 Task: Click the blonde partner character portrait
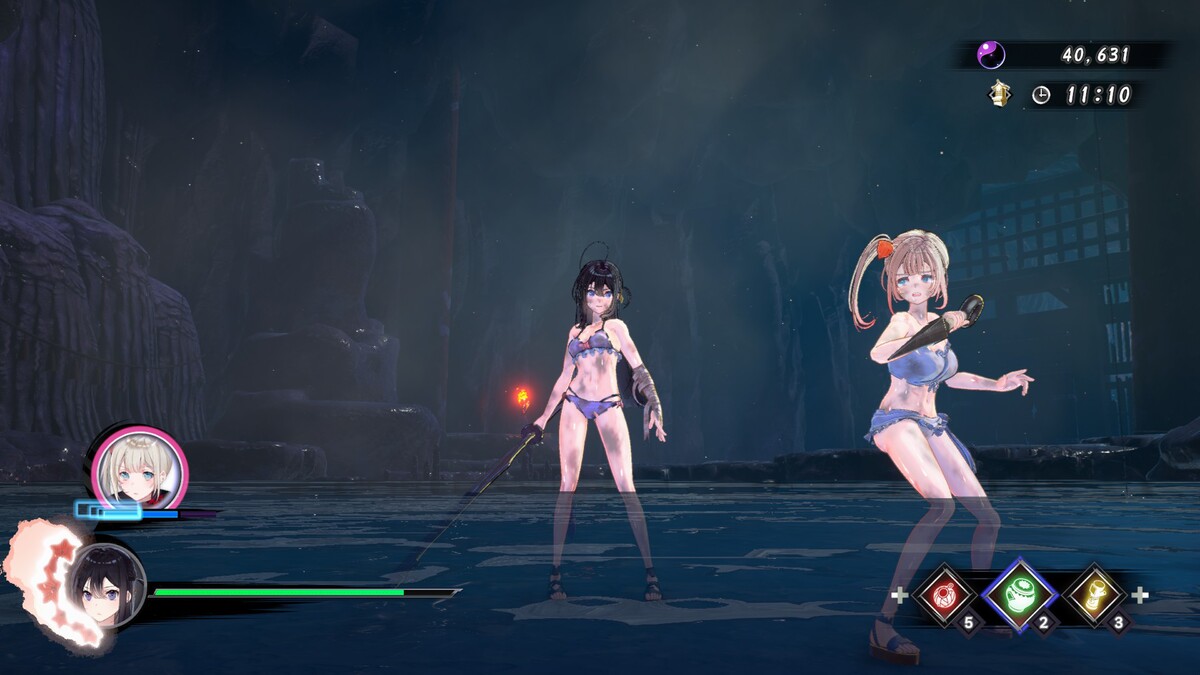tap(139, 469)
